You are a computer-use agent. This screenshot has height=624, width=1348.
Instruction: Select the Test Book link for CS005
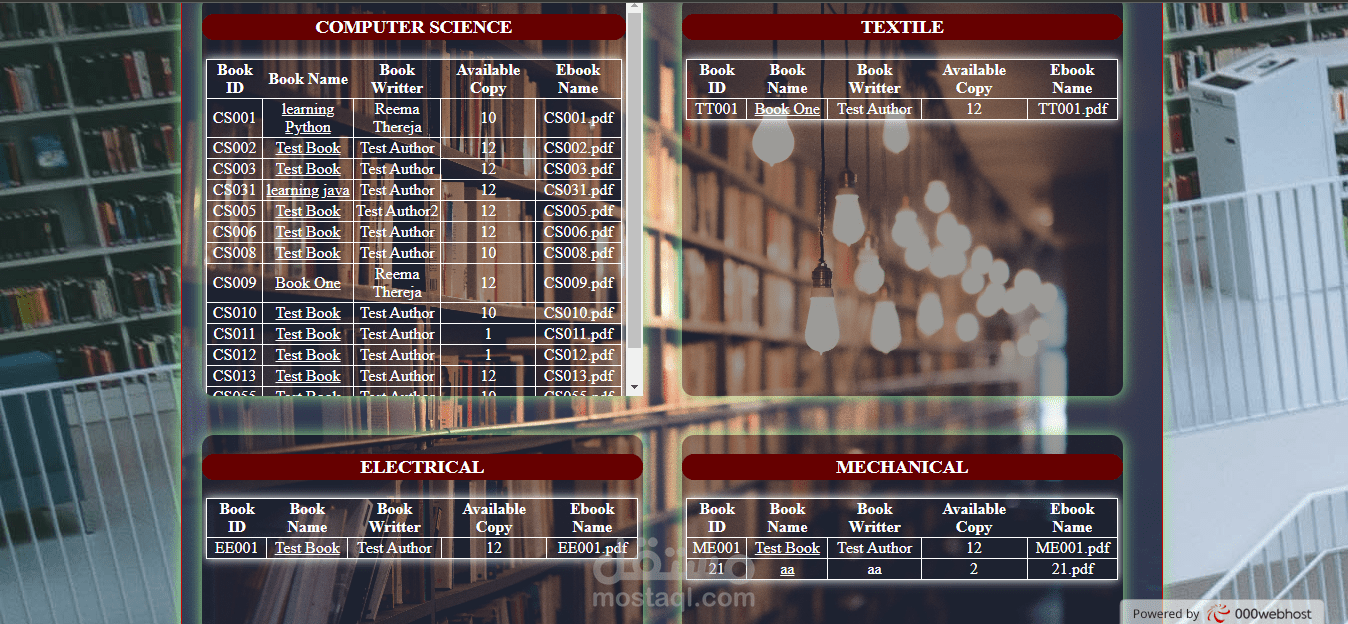pyautogui.click(x=308, y=211)
